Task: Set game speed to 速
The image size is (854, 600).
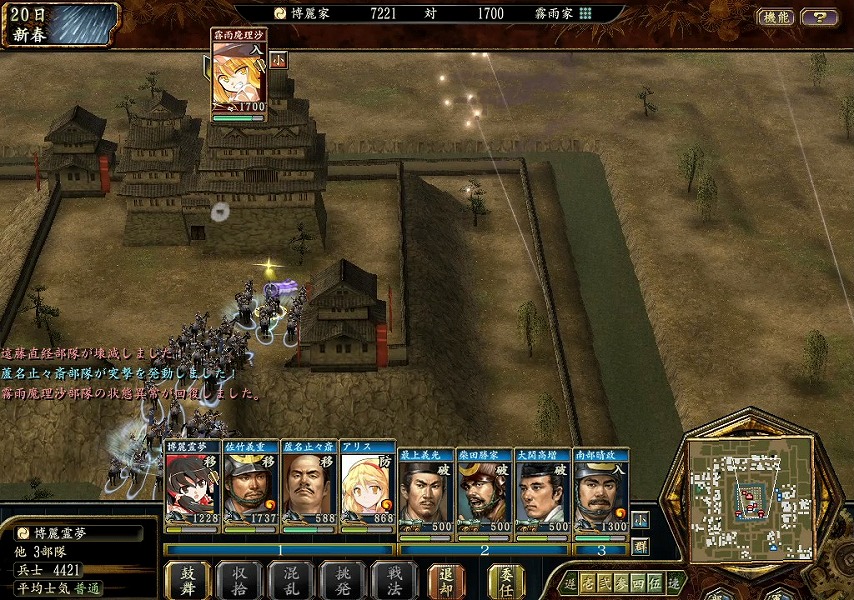Action: click(x=675, y=582)
